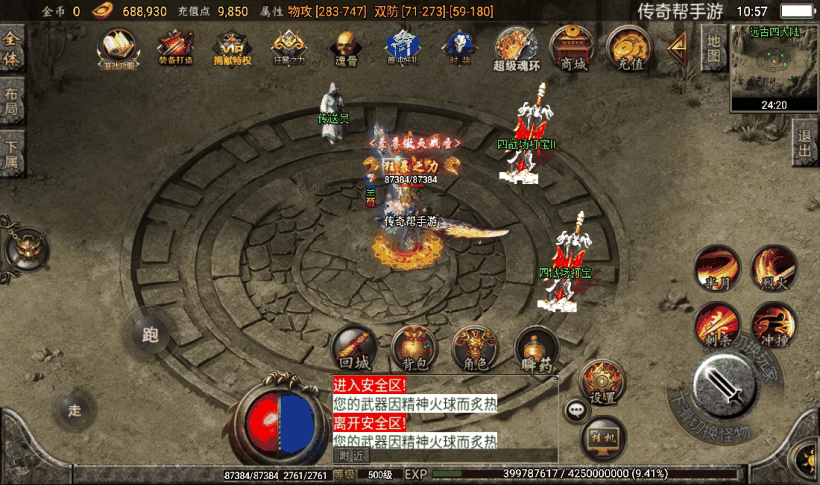Open the 魂骨 skull icon
Screen dimensions: 820x485
pyautogui.click(x=345, y=46)
